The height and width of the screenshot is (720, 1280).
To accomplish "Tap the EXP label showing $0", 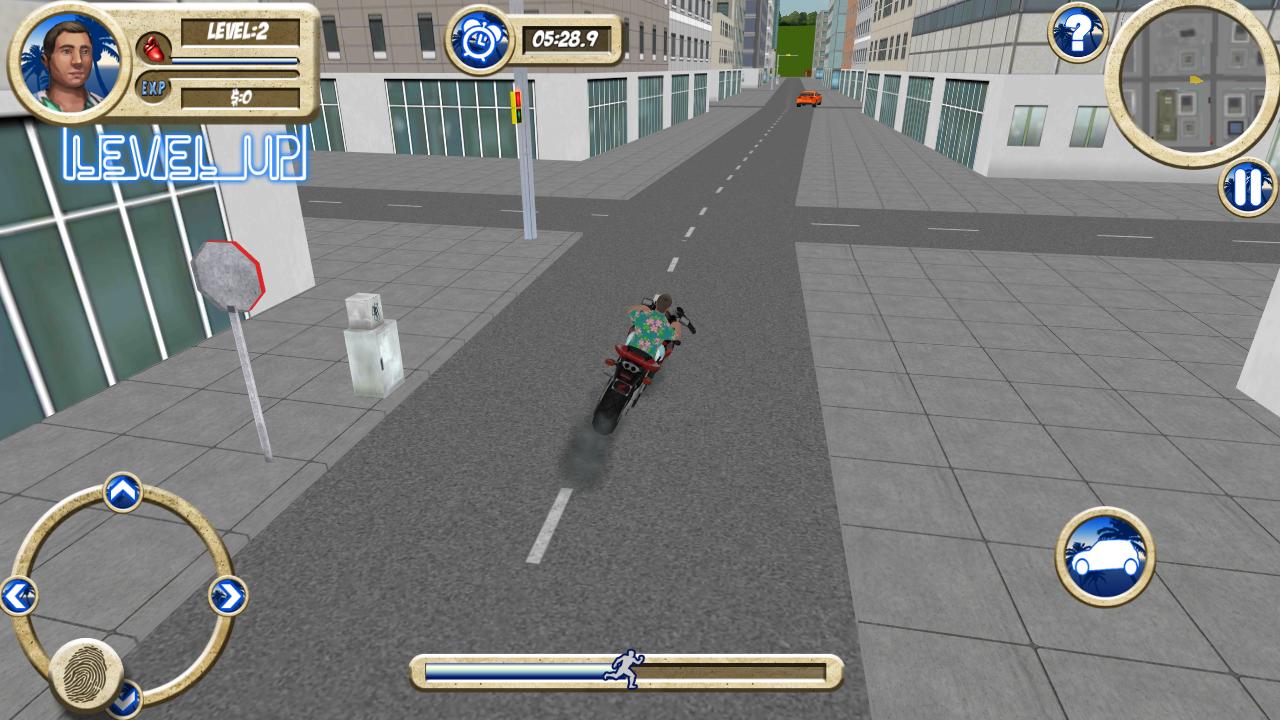I will 240,96.
